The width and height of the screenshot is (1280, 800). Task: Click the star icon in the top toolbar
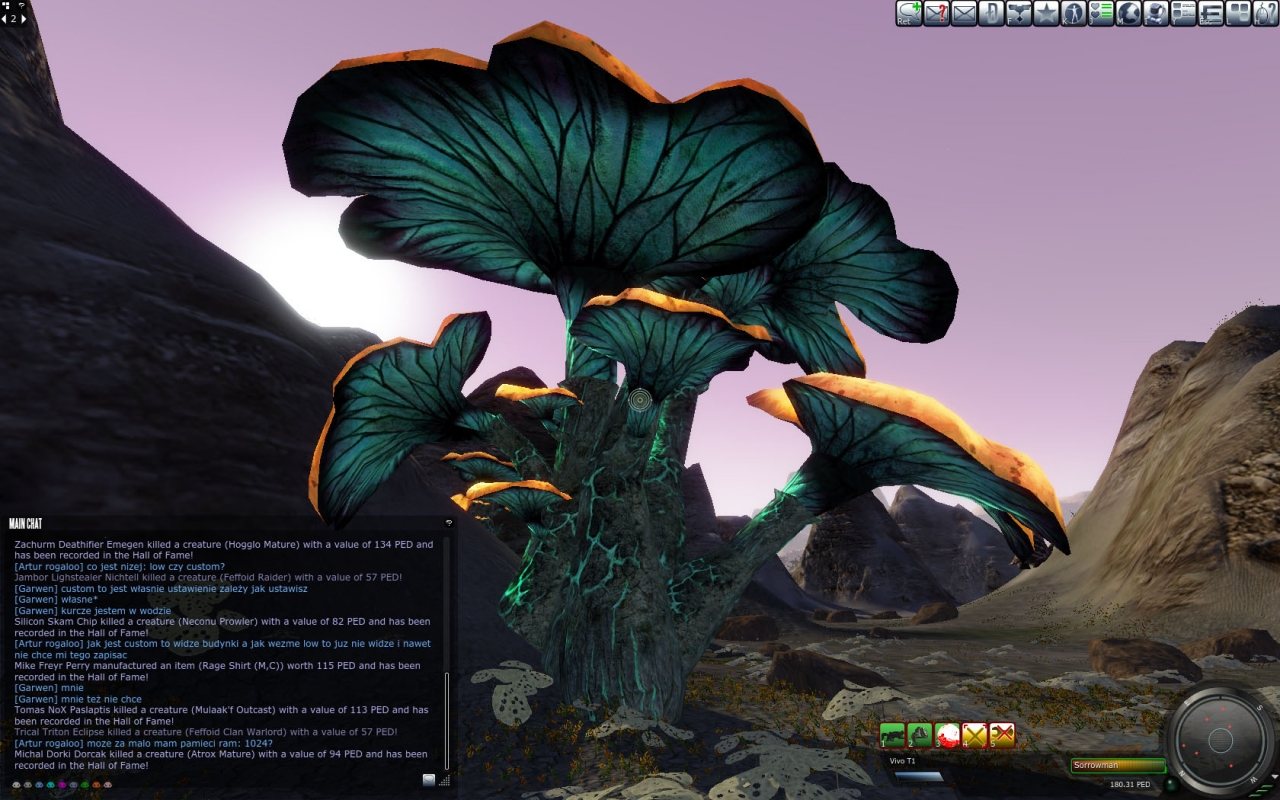tap(1046, 13)
